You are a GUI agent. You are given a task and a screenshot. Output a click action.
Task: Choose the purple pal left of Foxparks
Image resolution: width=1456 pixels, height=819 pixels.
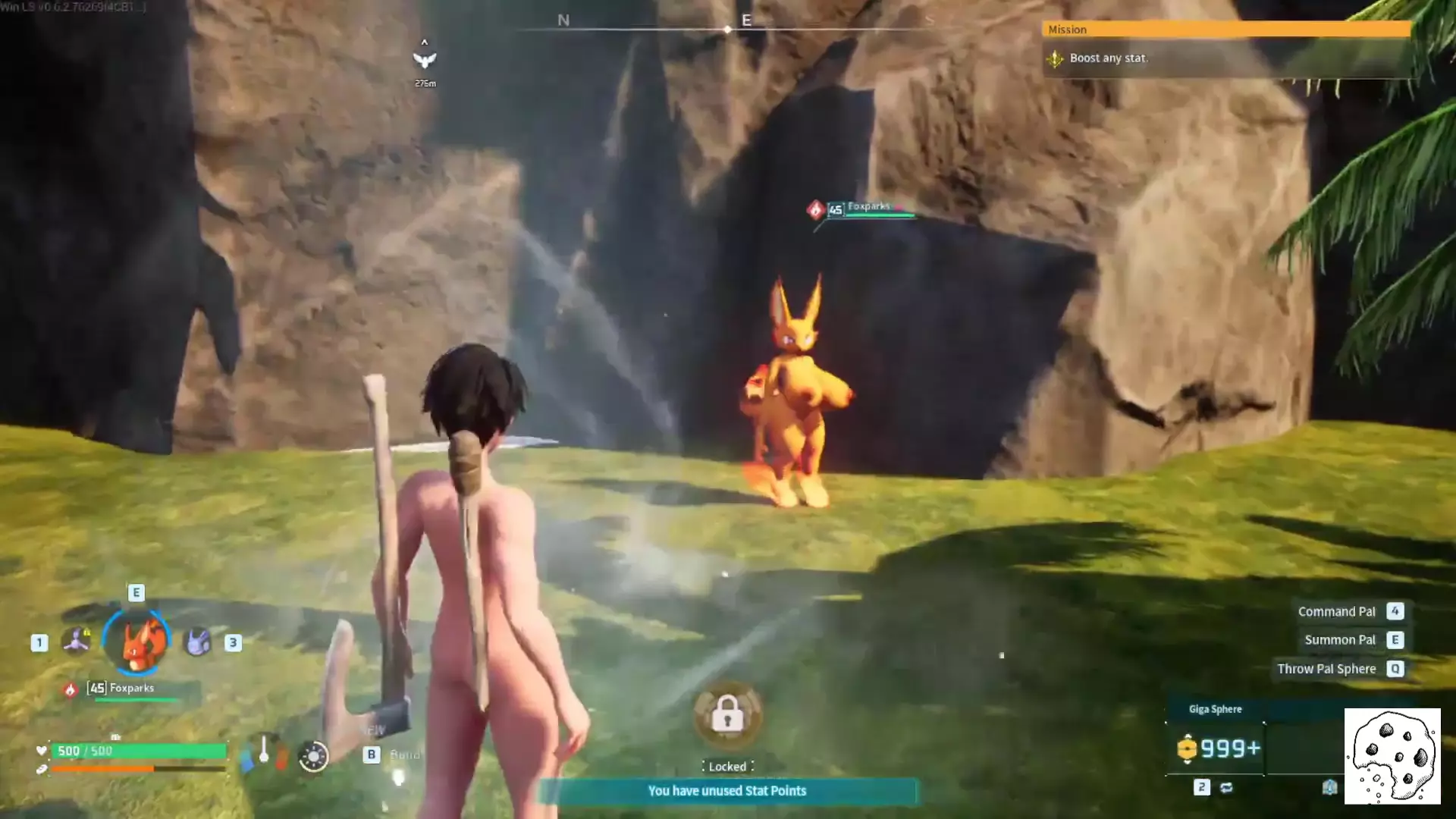pos(76,642)
